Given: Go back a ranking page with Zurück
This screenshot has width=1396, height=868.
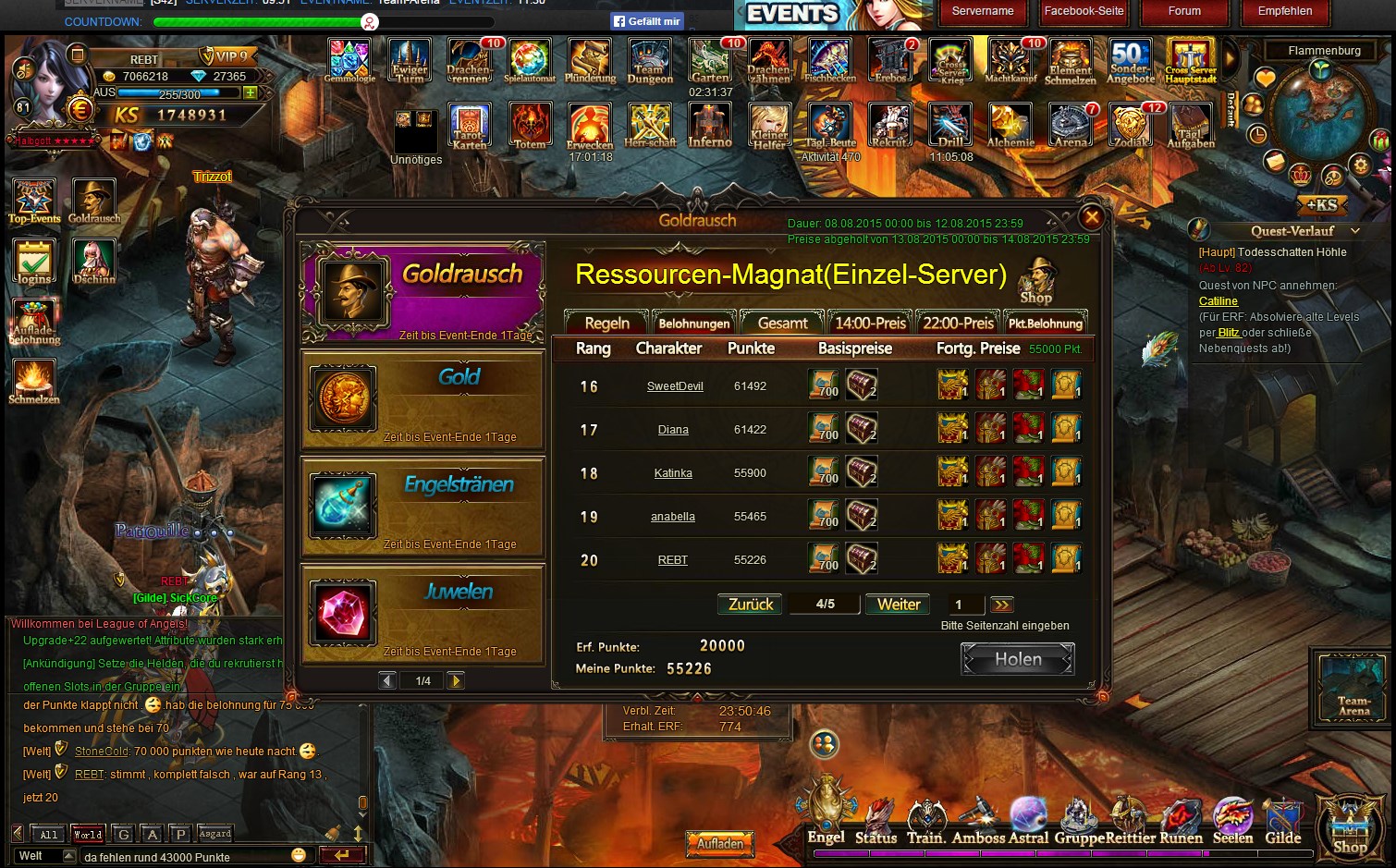Looking at the screenshot, I should coord(750,605).
